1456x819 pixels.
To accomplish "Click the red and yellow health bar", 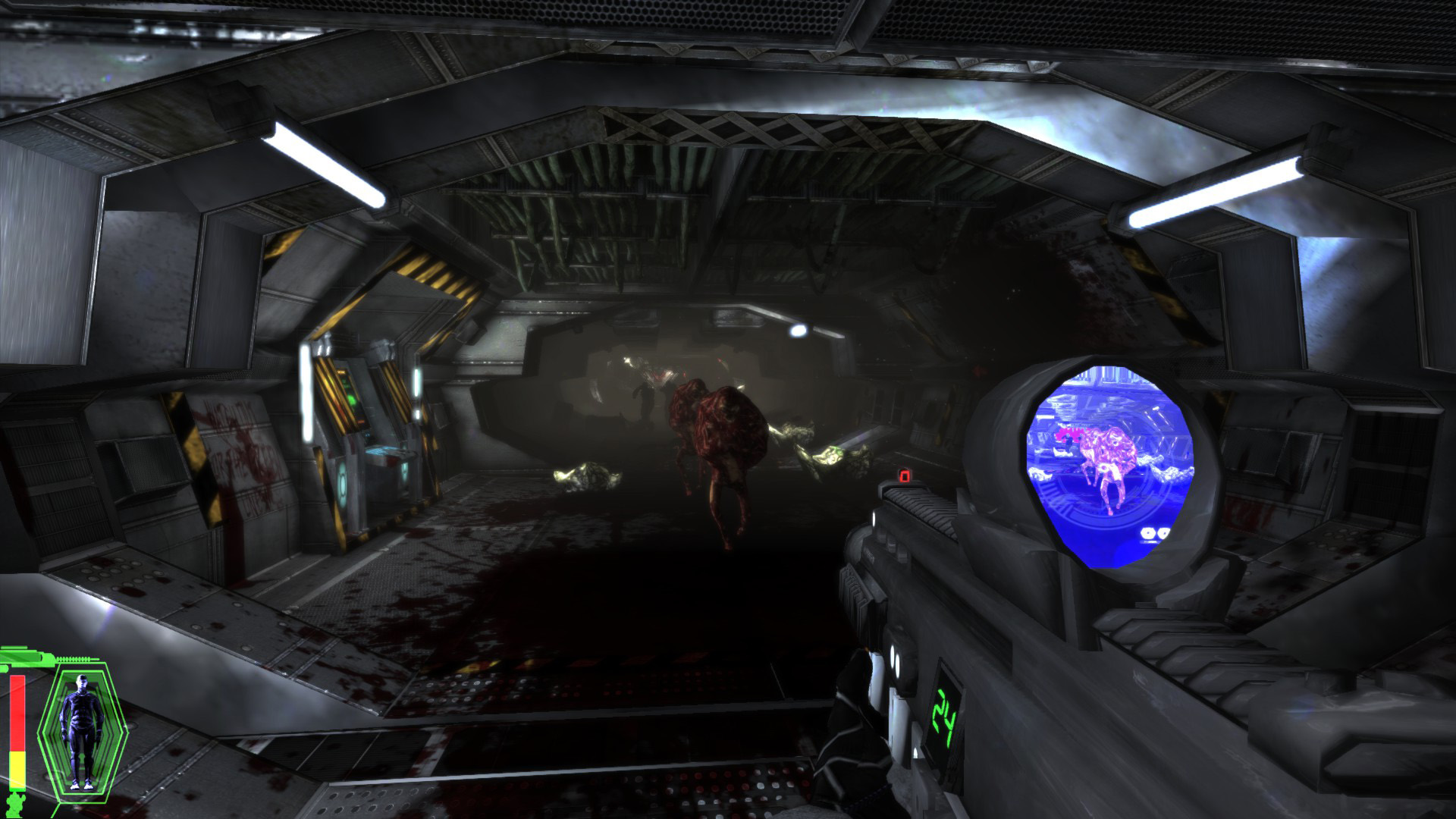I will pos(17,730).
